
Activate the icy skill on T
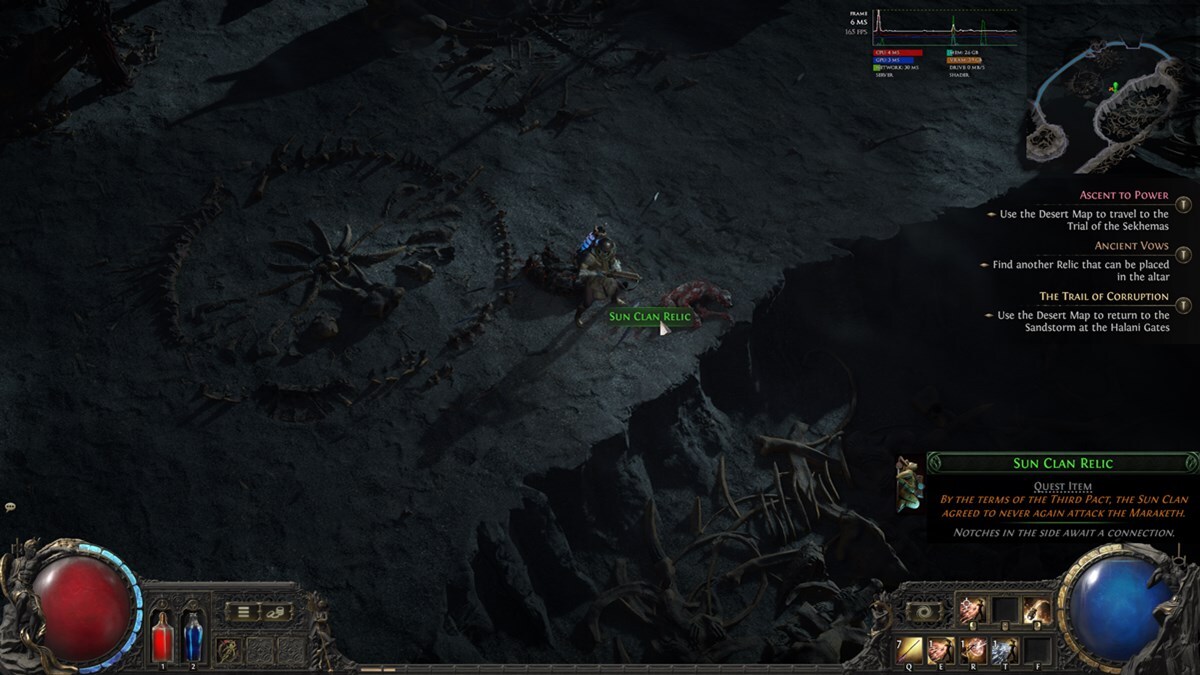pyautogui.click(x=1004, y=649)
